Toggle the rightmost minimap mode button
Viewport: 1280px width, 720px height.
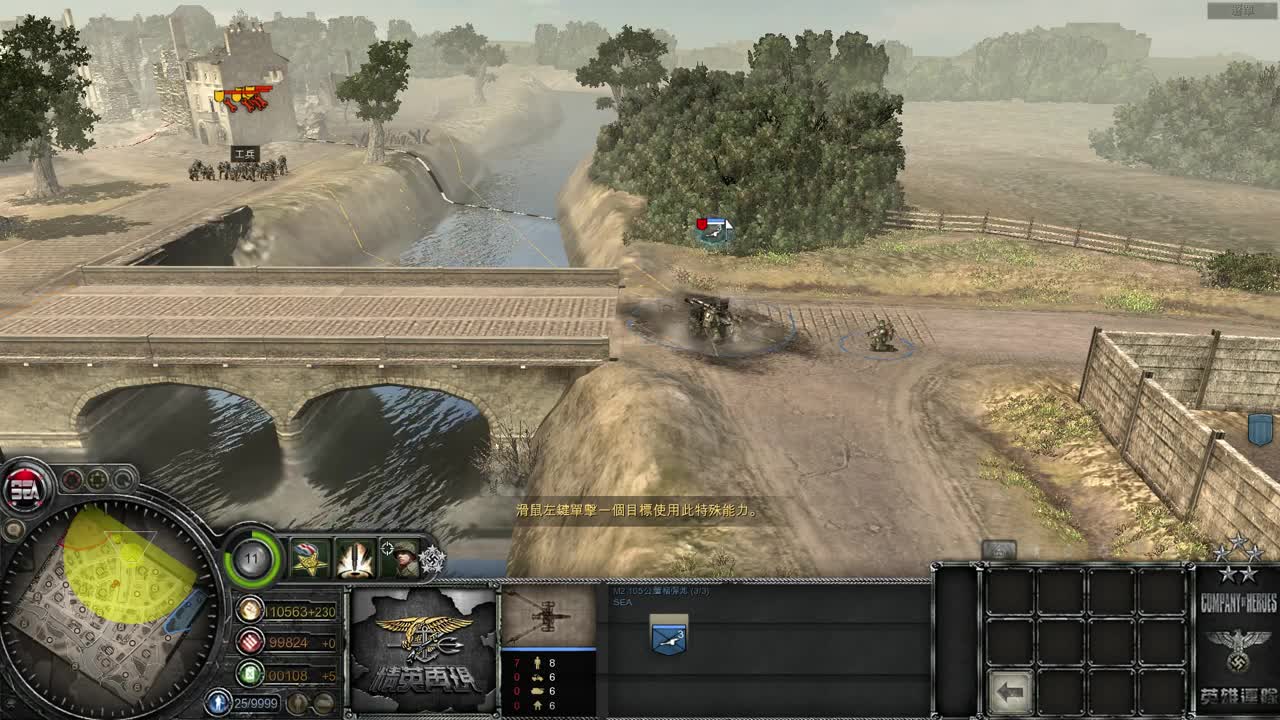pyautogui.click(x=122, y=479)
